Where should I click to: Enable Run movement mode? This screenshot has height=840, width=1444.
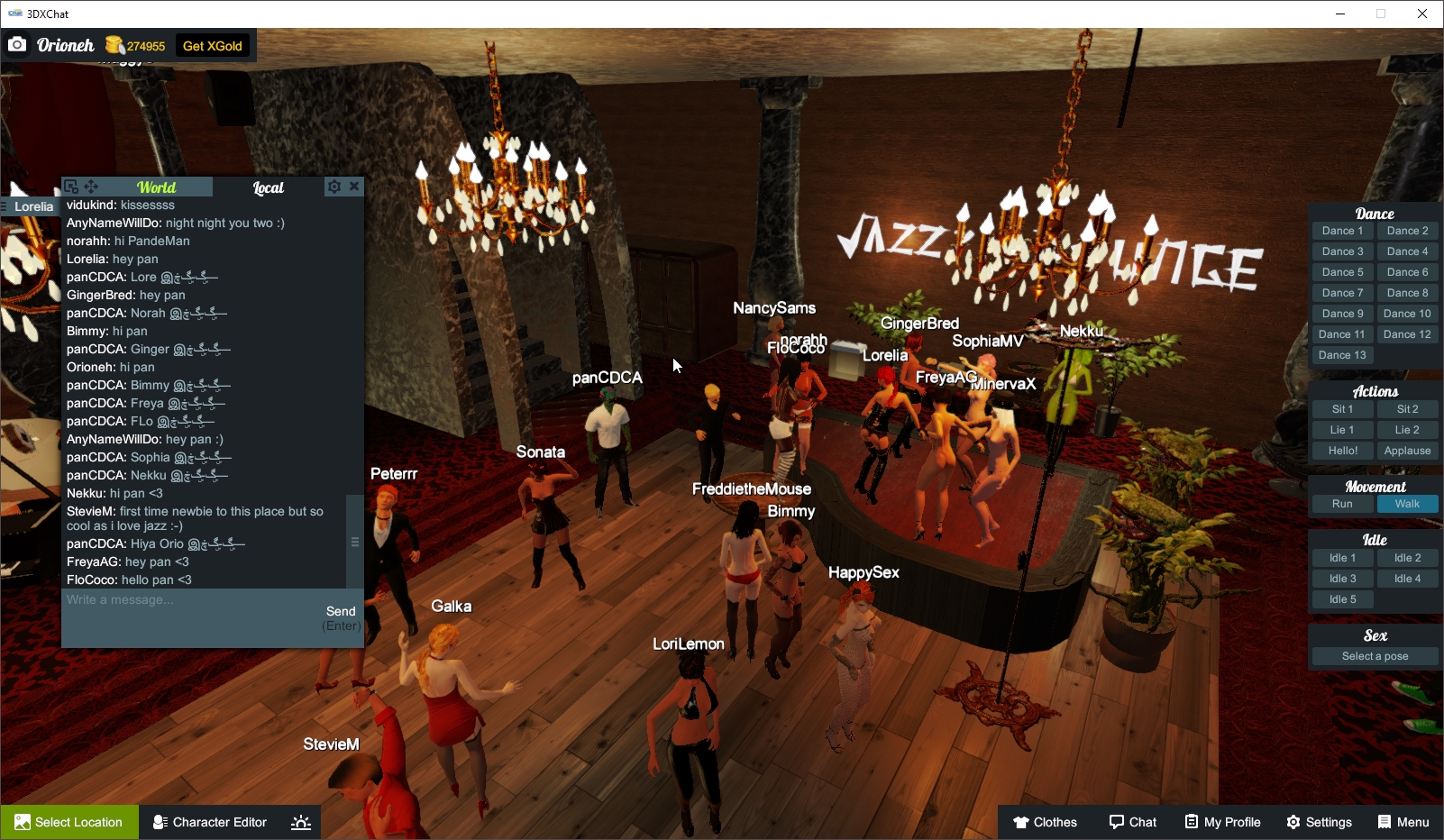(x=1342, y=504)
